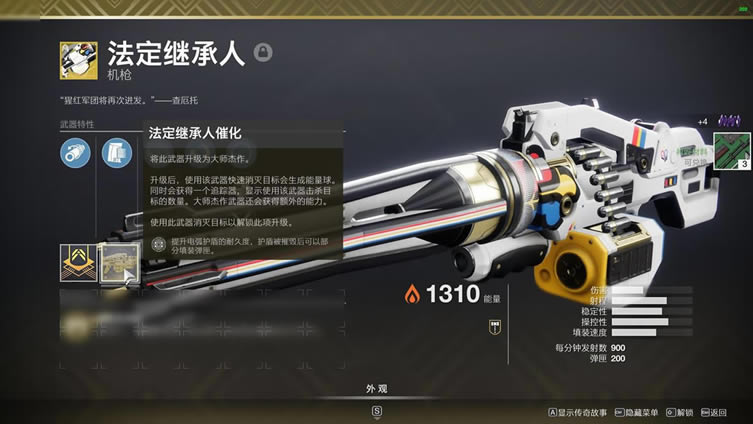Open the masterwork tier chevron slot
Screen dimensions: 753x424
point(78,264)
